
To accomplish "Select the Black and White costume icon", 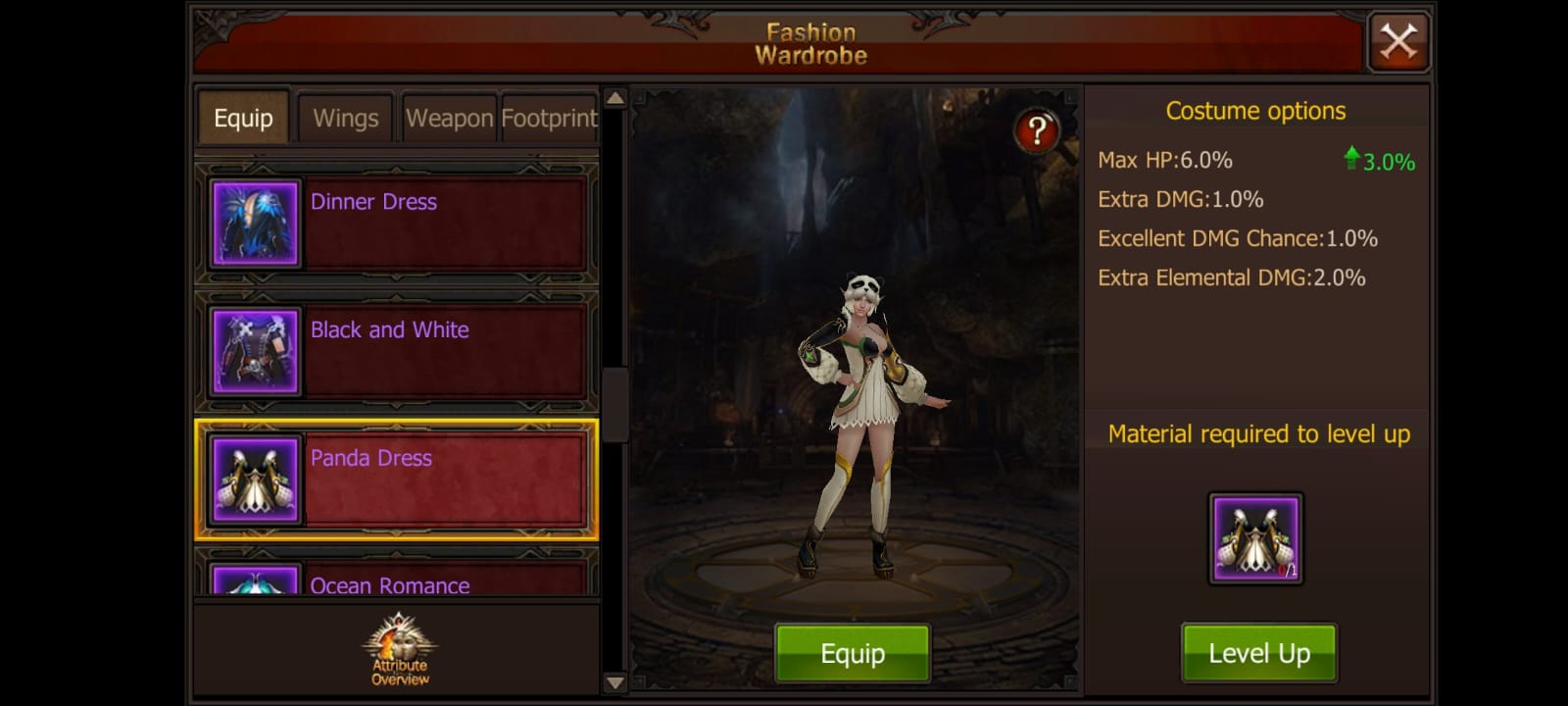I will click(x=254, y=351).
